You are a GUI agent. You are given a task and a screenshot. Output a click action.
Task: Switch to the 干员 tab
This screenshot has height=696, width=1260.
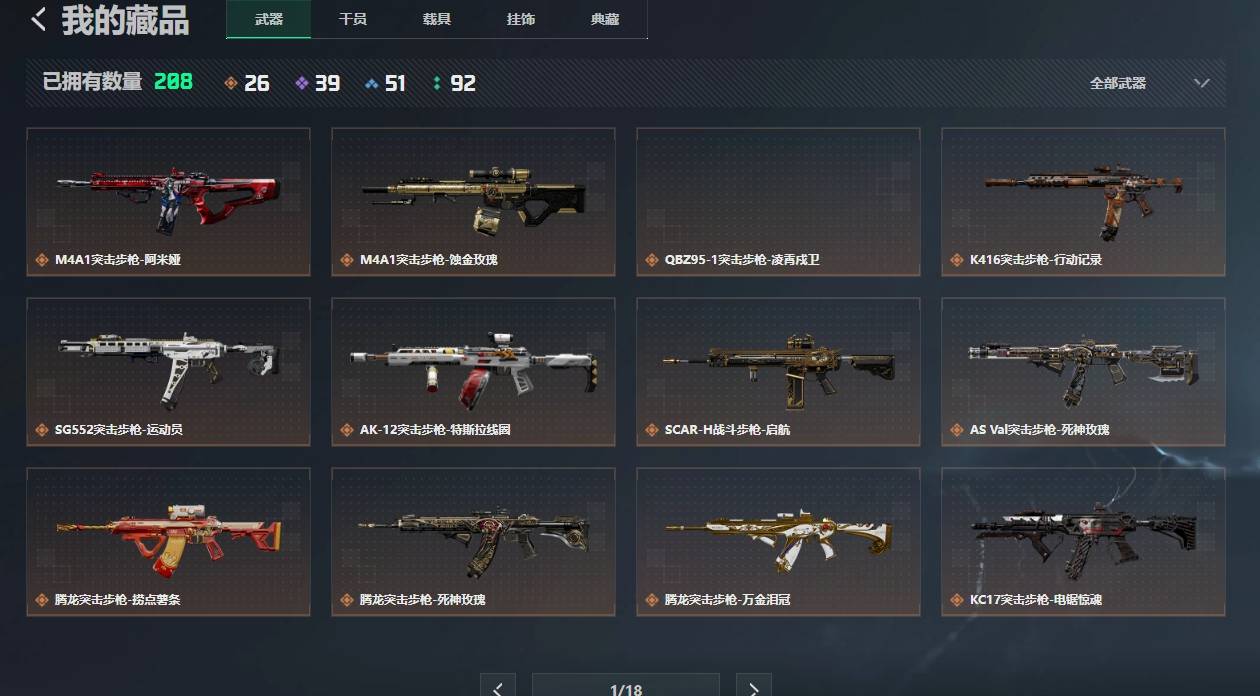(x=352, y=19)
